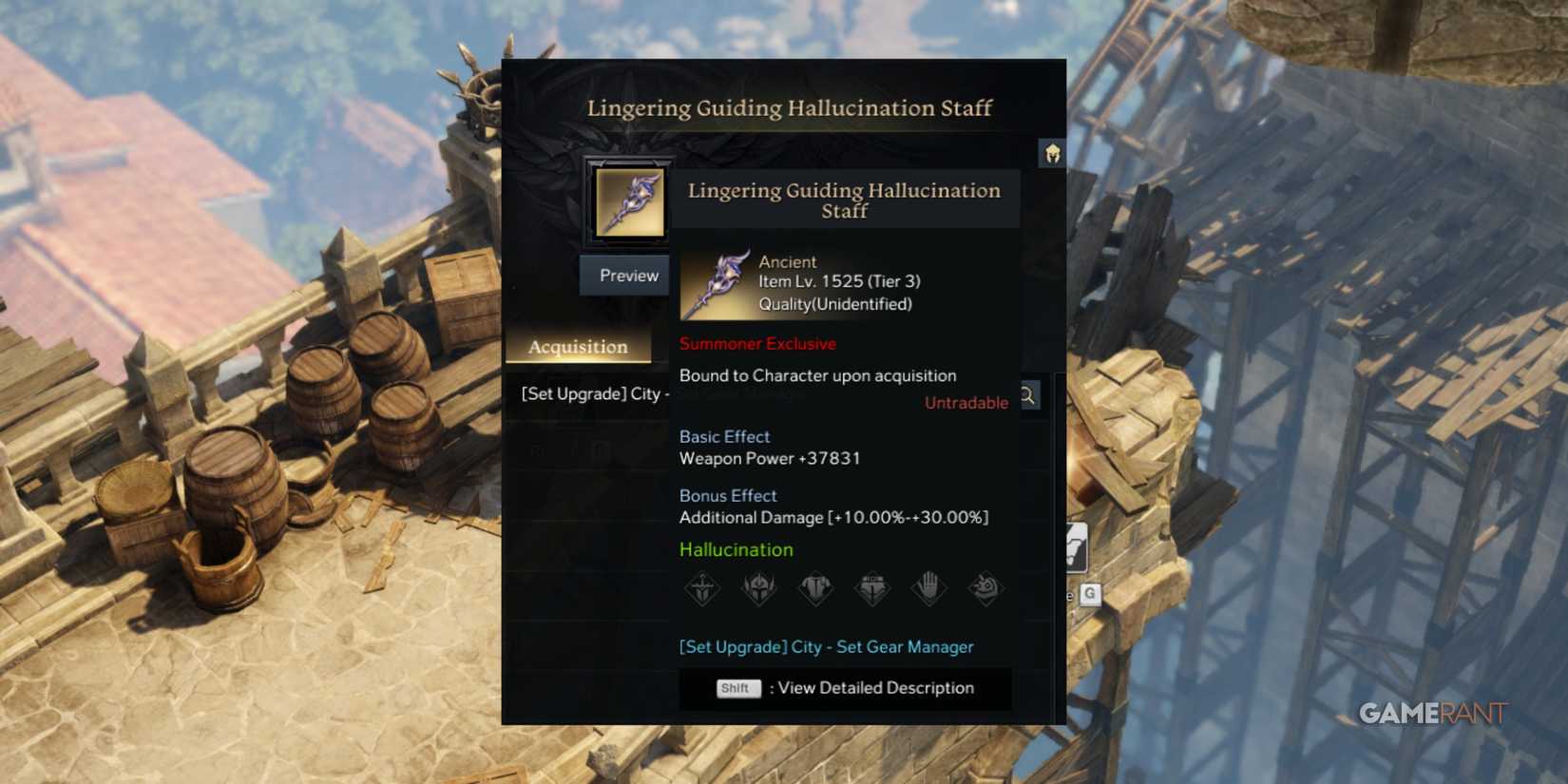
Task: Click the Untradable label
Action: click(966, 402)
